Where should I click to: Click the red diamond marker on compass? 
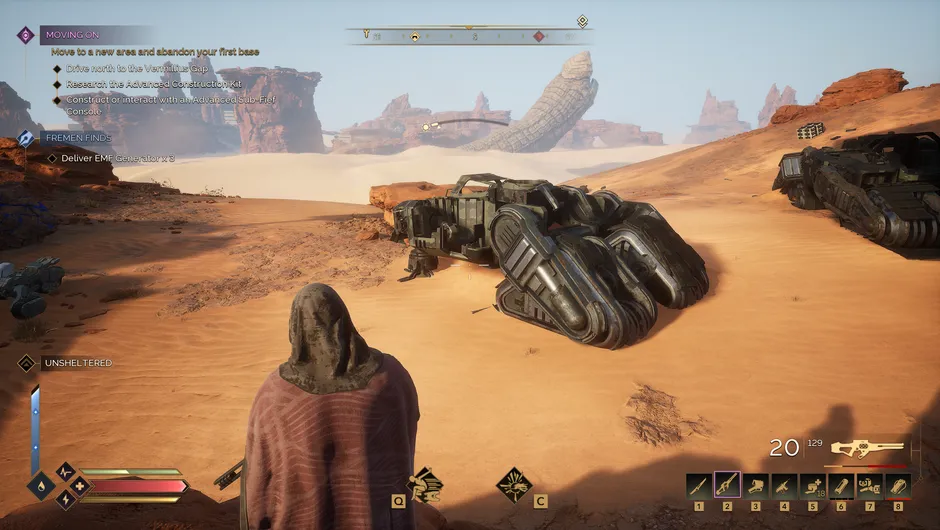pyautogui.click(x=538, y=36)
